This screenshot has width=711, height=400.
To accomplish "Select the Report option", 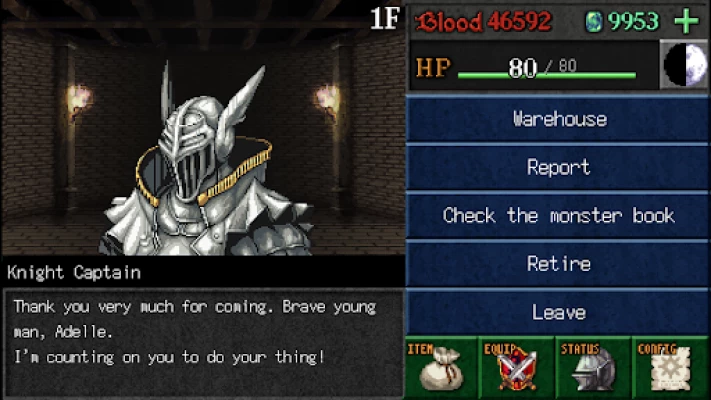I will (x=559, y=167).
